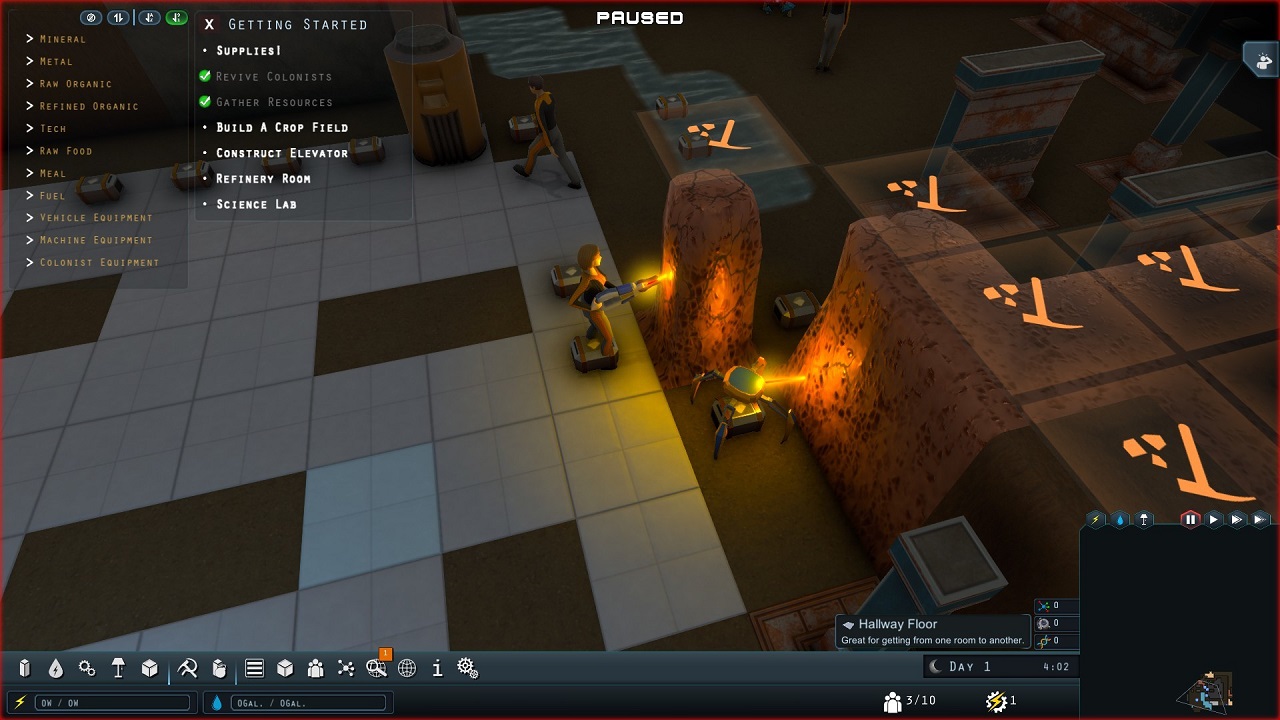Select the Build A Crop Field objective
The height and width of the screenshot is (720, 1280).
282,128
